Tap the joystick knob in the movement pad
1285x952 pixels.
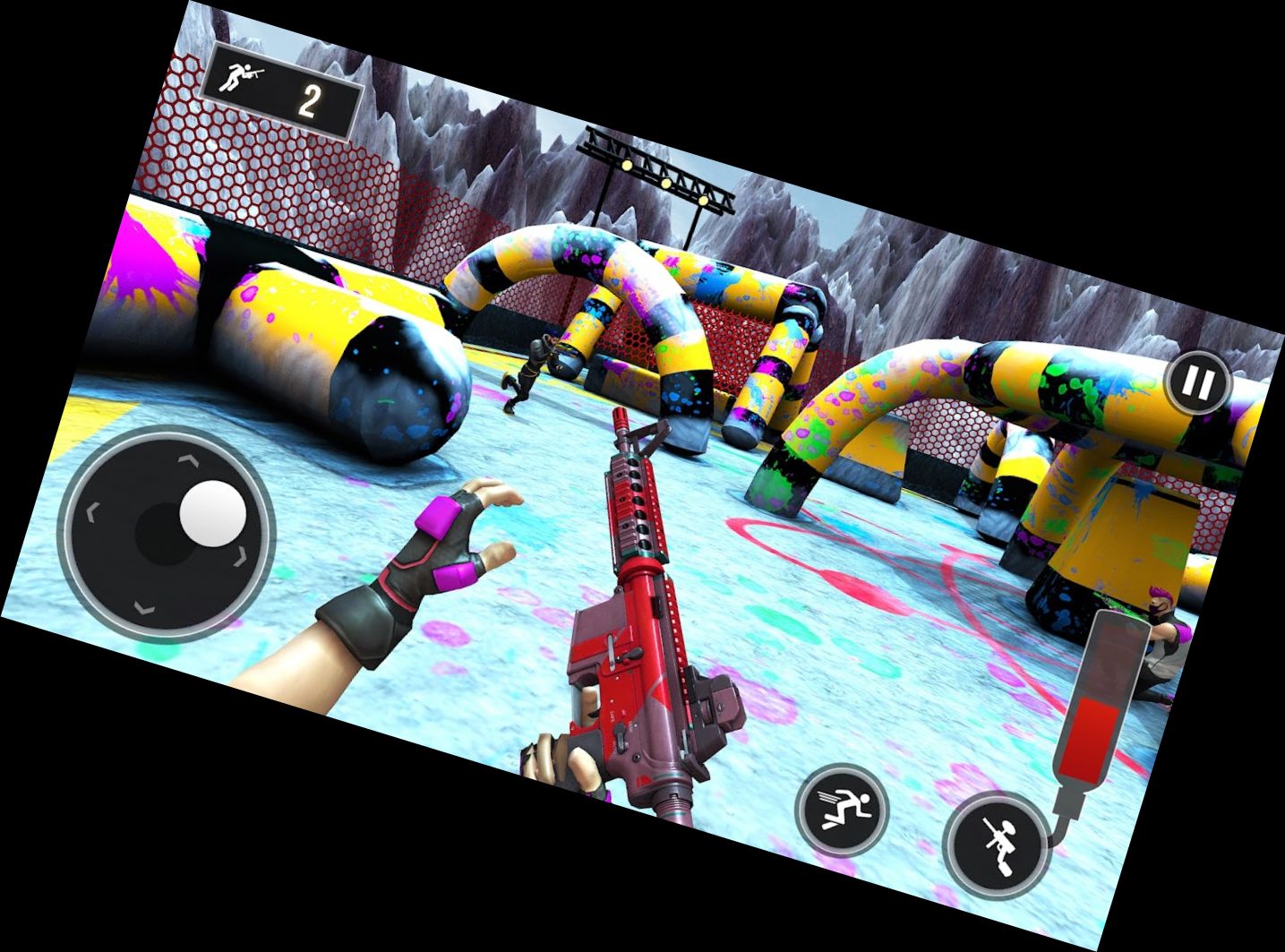pos(211,513)
